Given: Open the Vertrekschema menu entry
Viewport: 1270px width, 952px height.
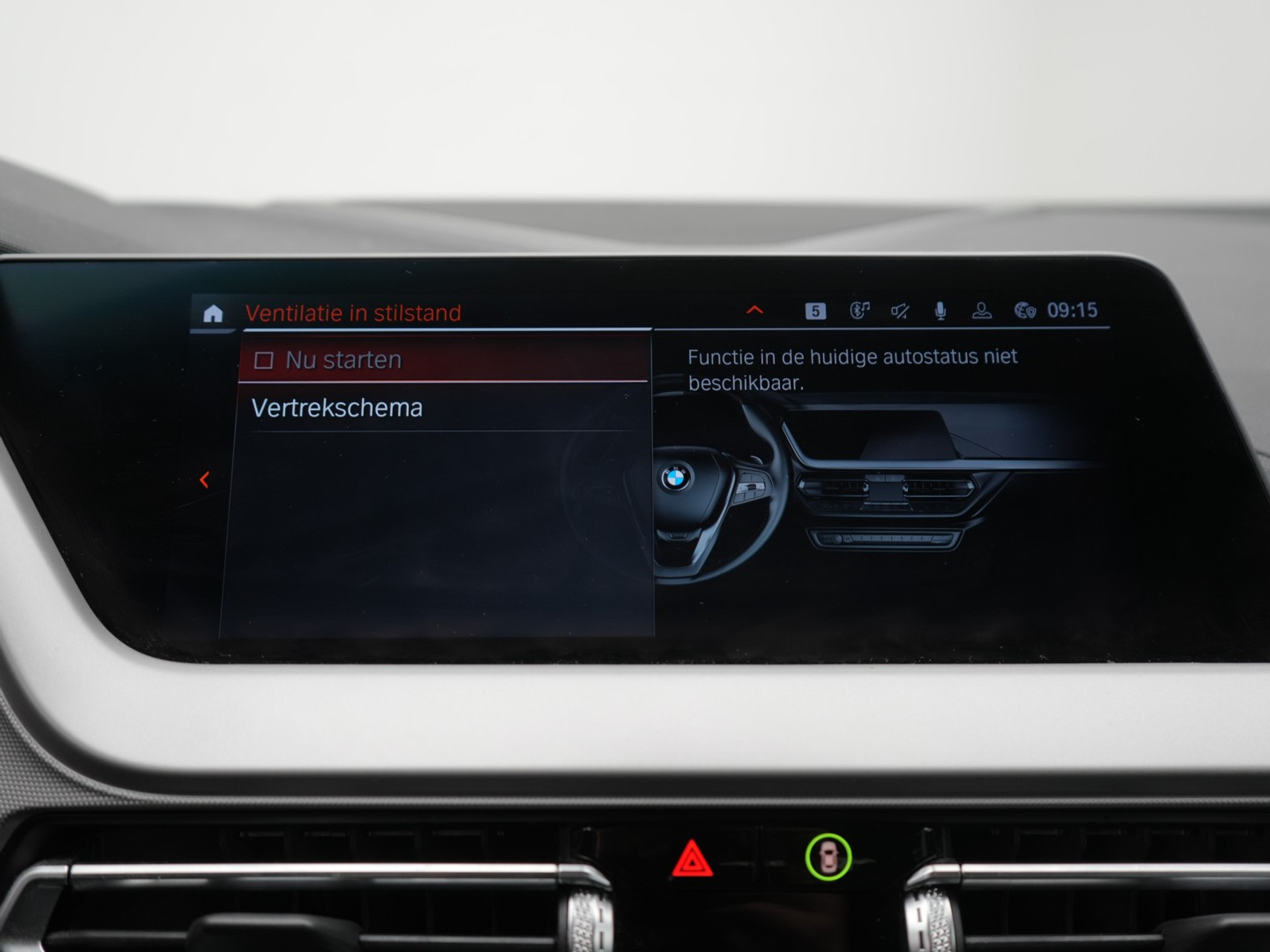Looking at the screenshot, I should point(337,408).
